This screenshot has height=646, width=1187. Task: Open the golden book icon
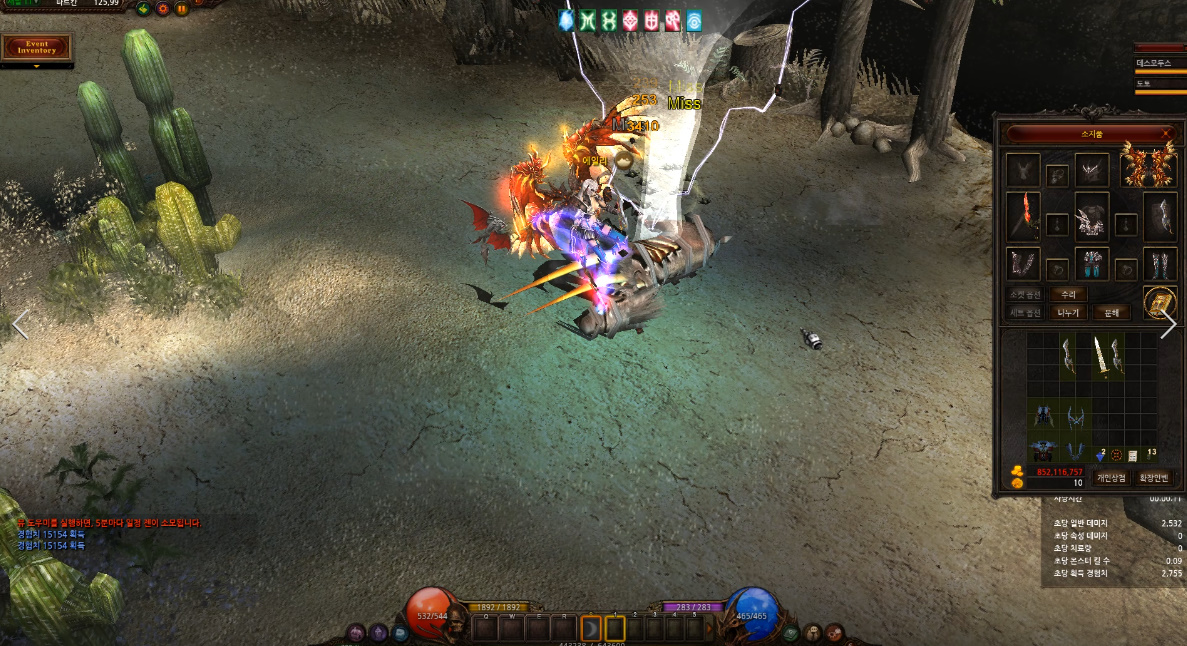(x=1158, y=302)
